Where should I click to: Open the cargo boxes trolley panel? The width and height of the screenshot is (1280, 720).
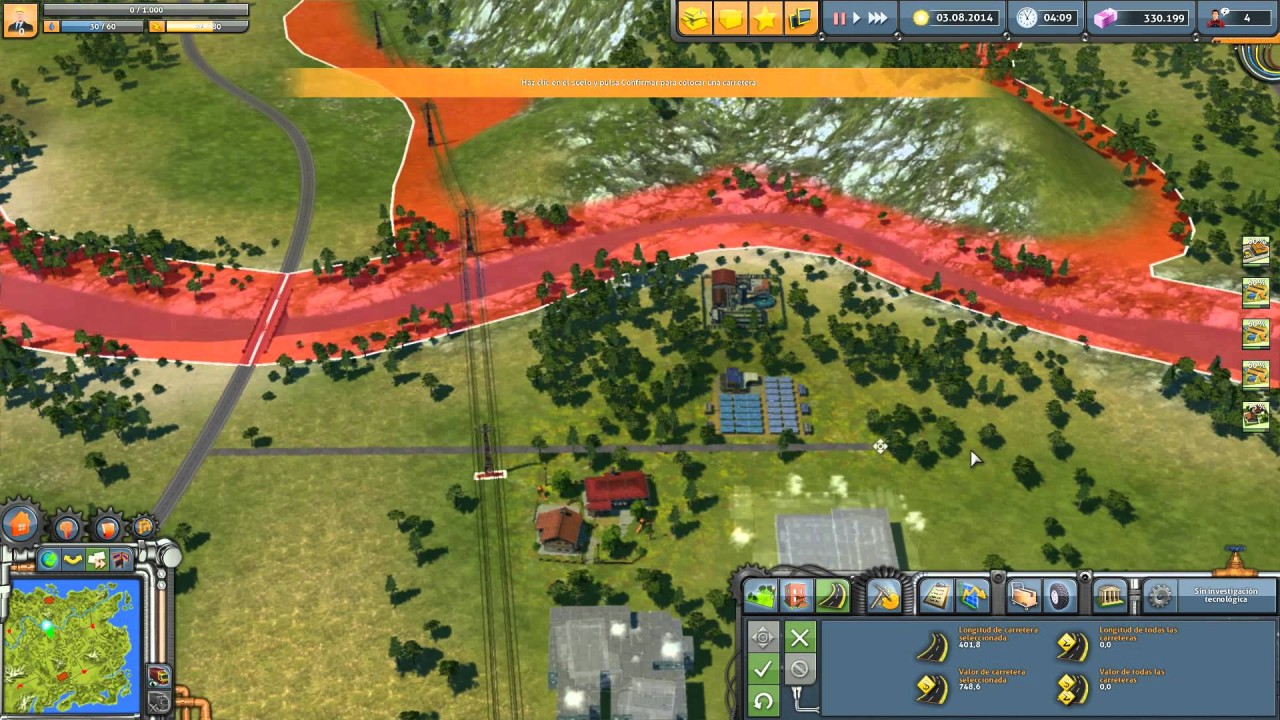coord(1024,596)
